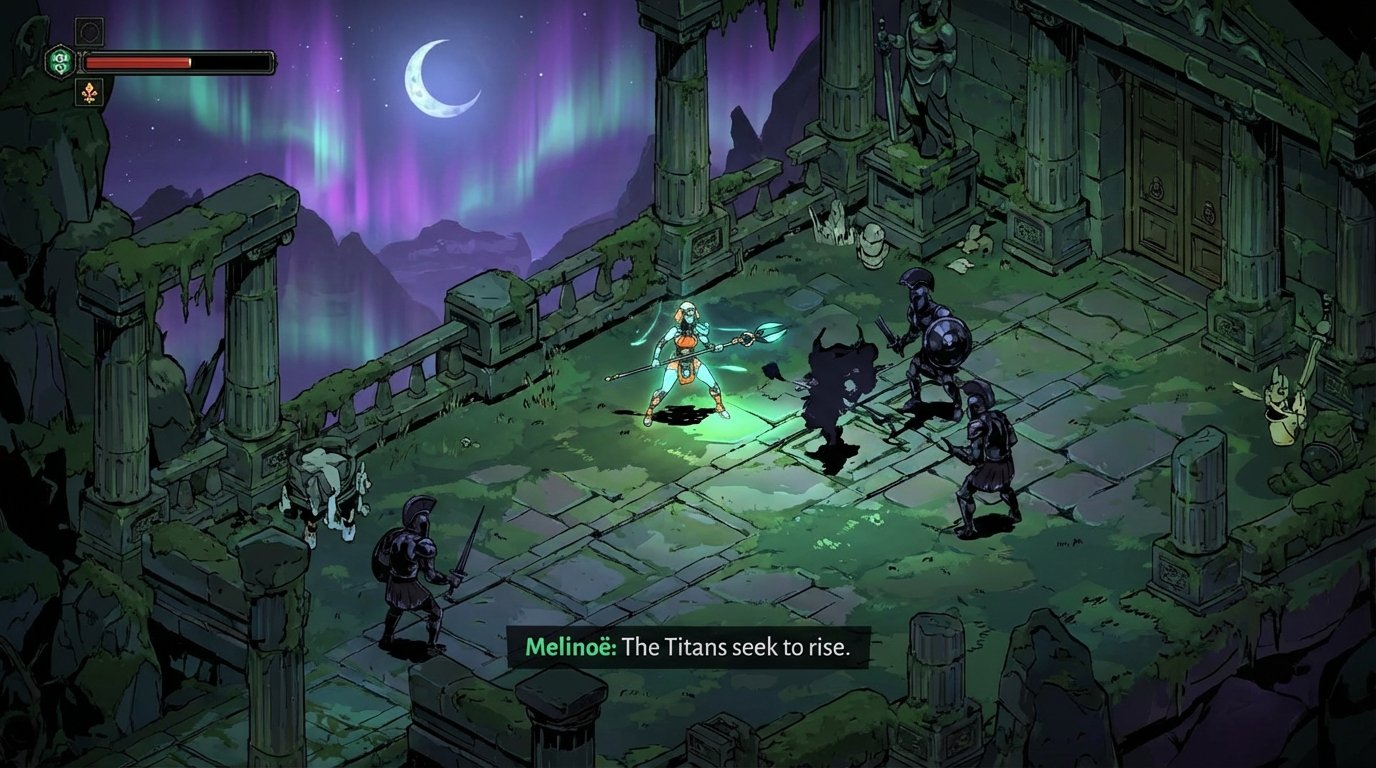Expand the dialogue box with Melinoë's line
The image size is (1376, 768).
tap(690, 648)
